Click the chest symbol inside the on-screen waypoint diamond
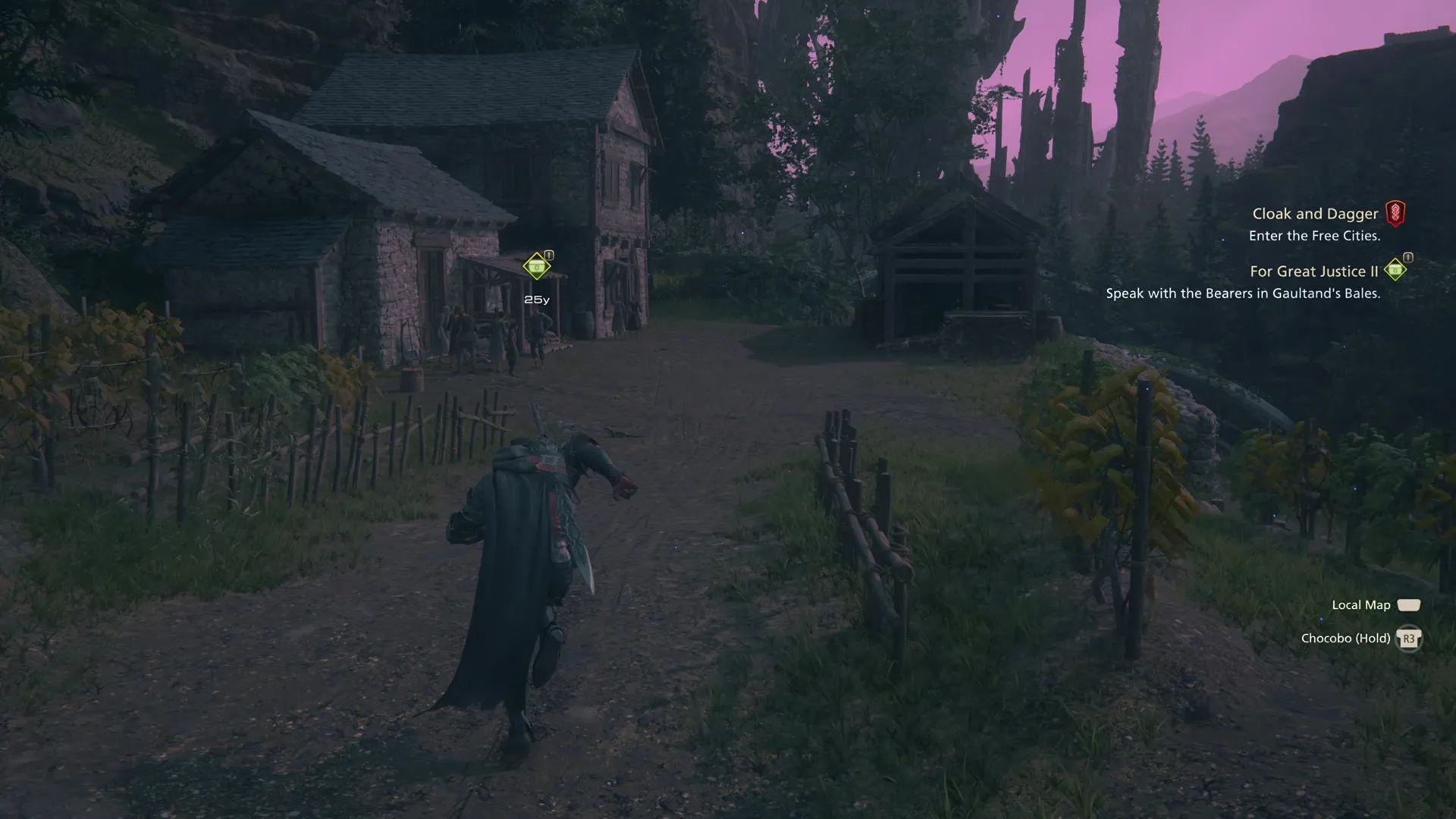Viewport: 1456px width, 819px height. pos(536,266)
